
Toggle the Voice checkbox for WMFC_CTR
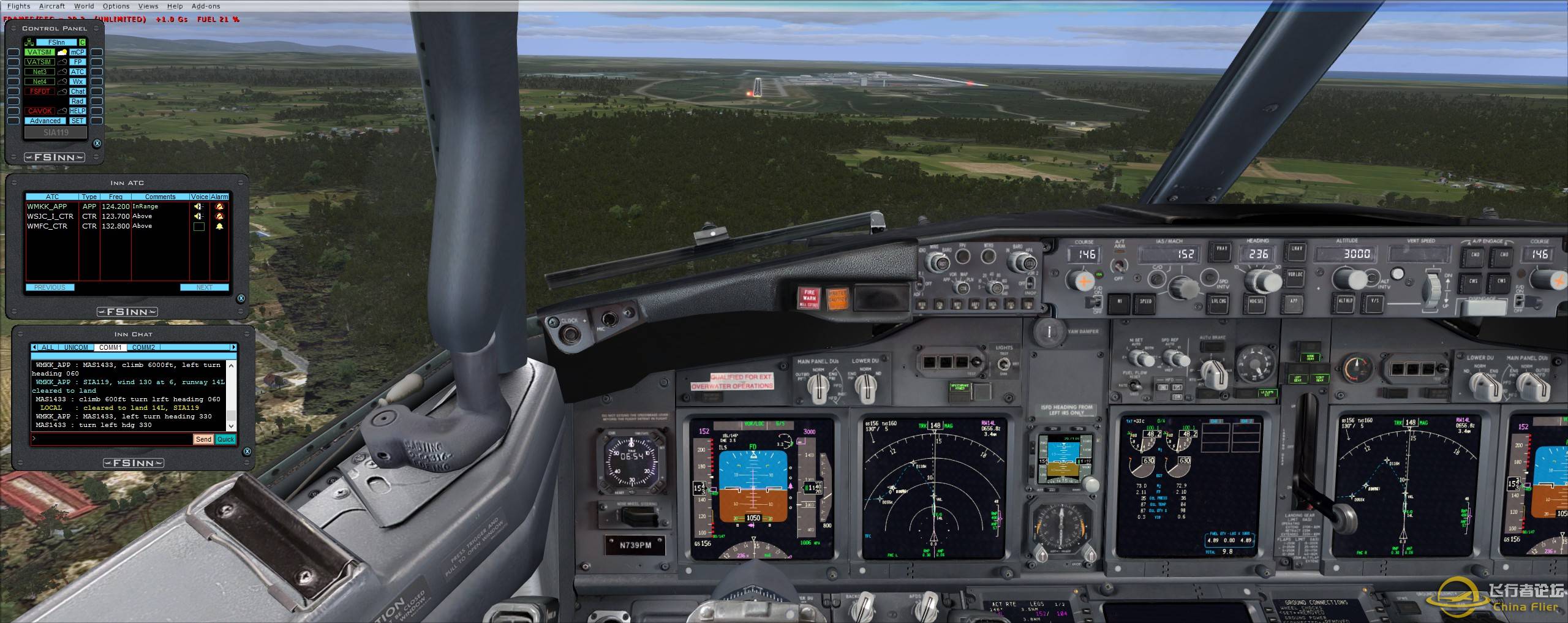click(x=199, y=226)
